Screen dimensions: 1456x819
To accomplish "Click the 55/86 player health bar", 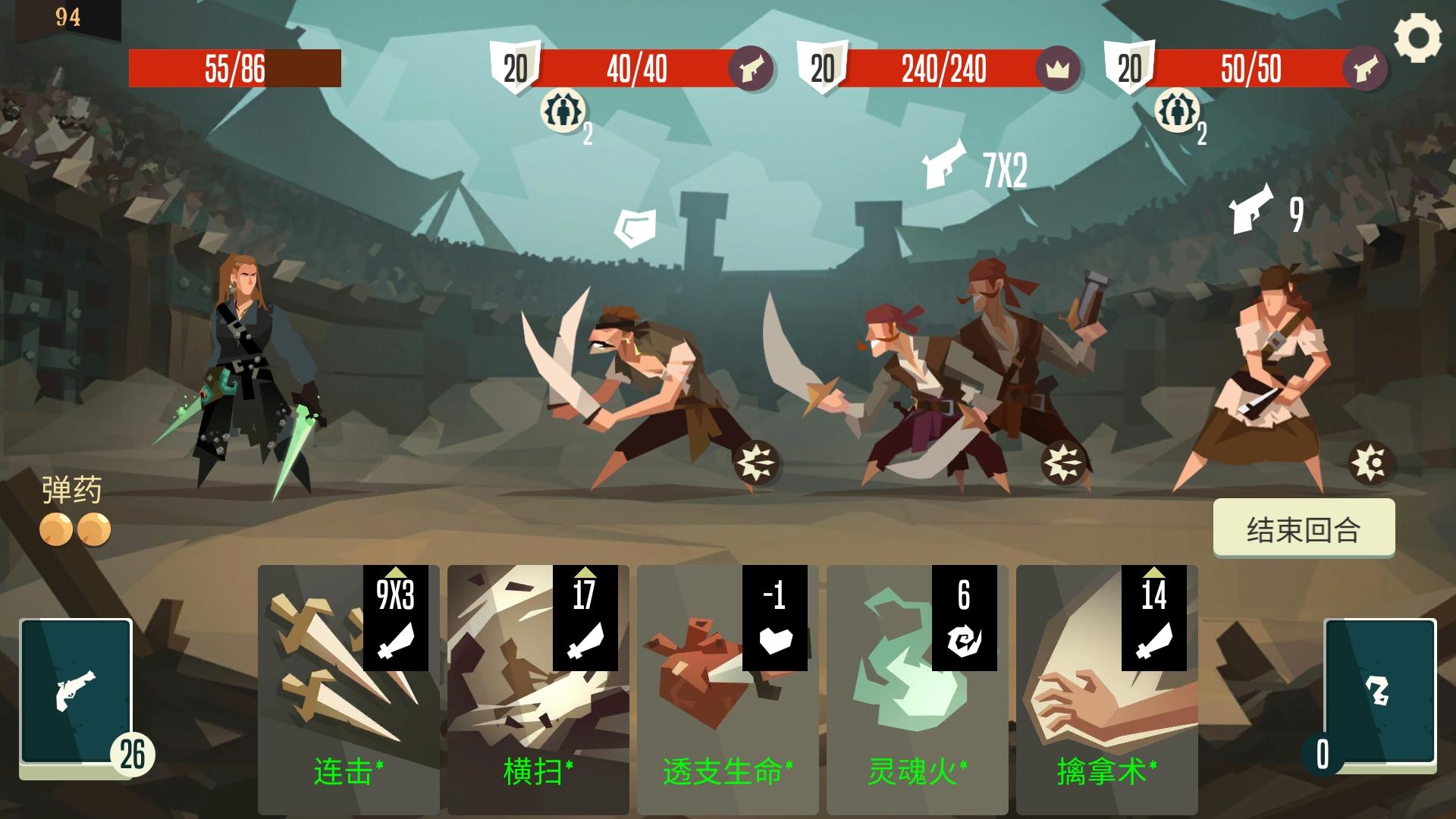I will pyautogui.click(x=235, y=68).
